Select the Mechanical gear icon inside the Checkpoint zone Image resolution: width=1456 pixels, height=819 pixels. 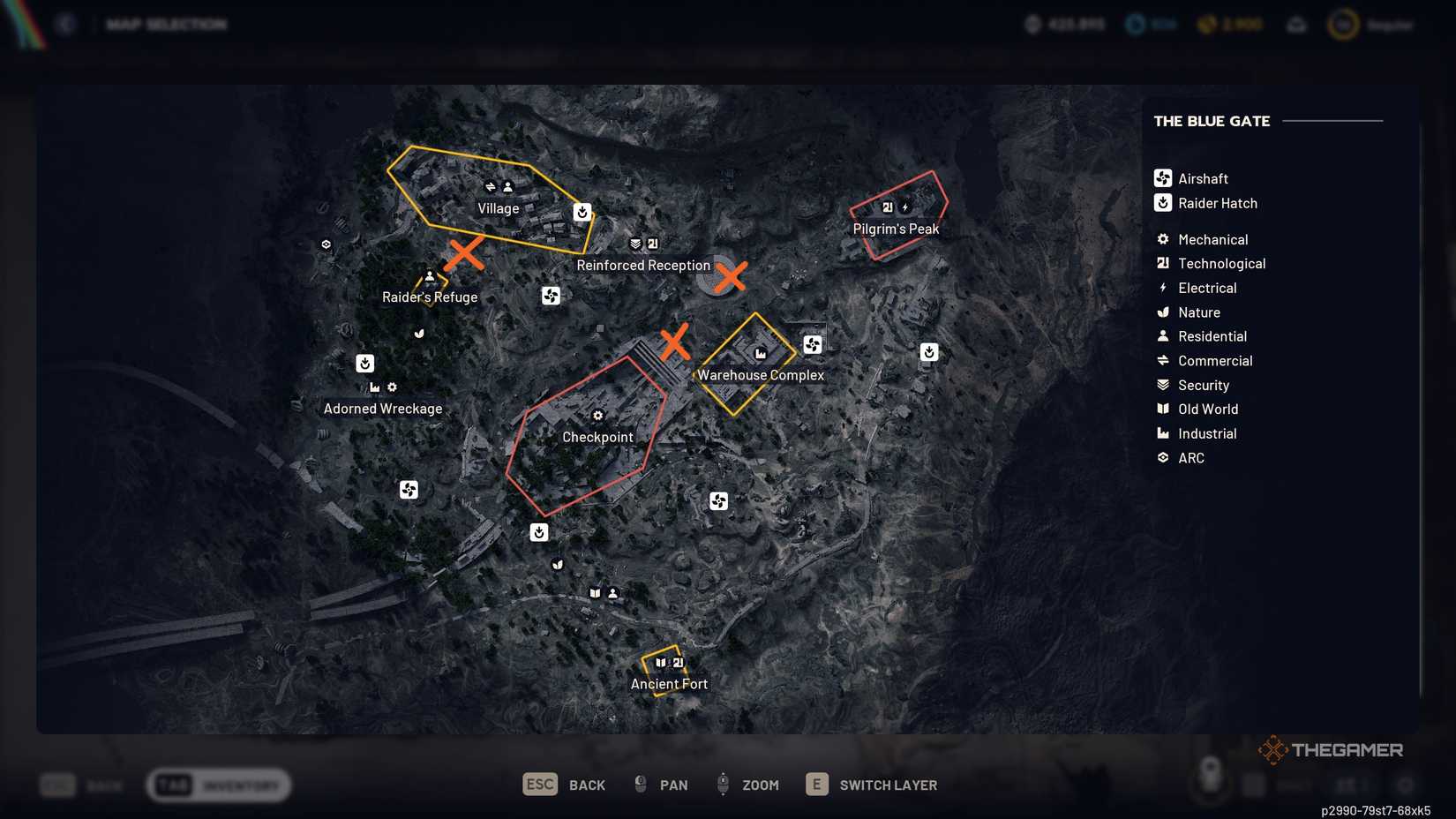pos(598,415)
